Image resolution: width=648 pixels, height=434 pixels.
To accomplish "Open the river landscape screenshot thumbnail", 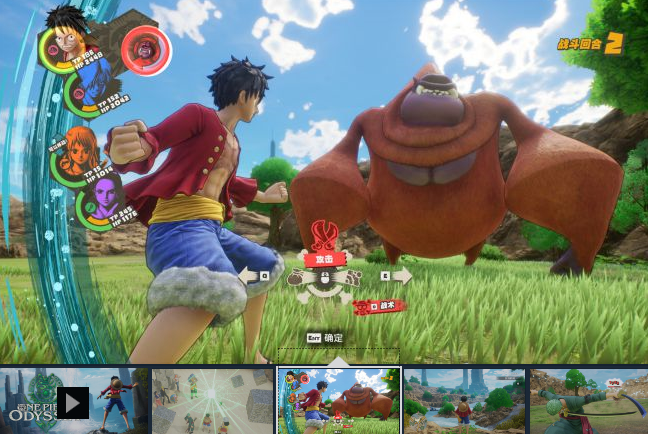I will [464, 402].
